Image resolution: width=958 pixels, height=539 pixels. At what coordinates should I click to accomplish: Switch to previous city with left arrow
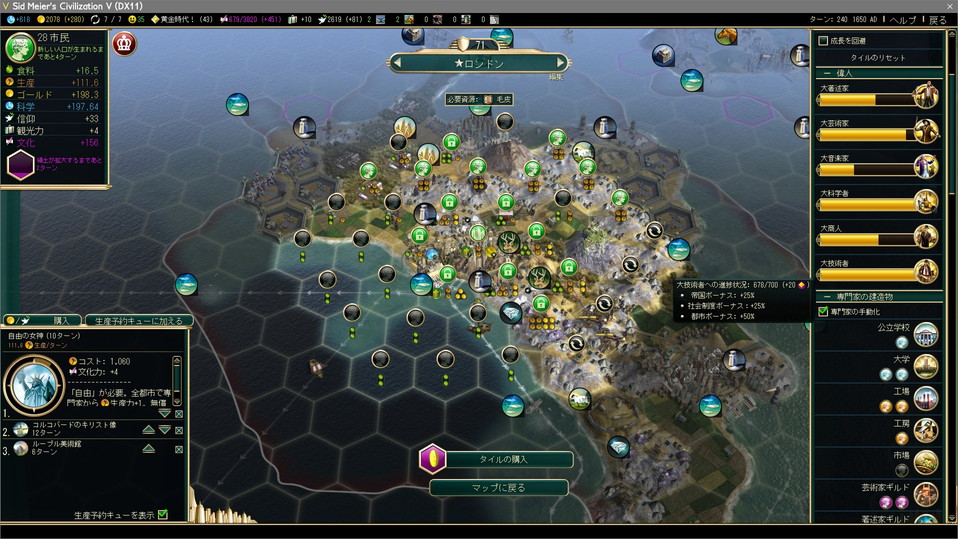397,63
